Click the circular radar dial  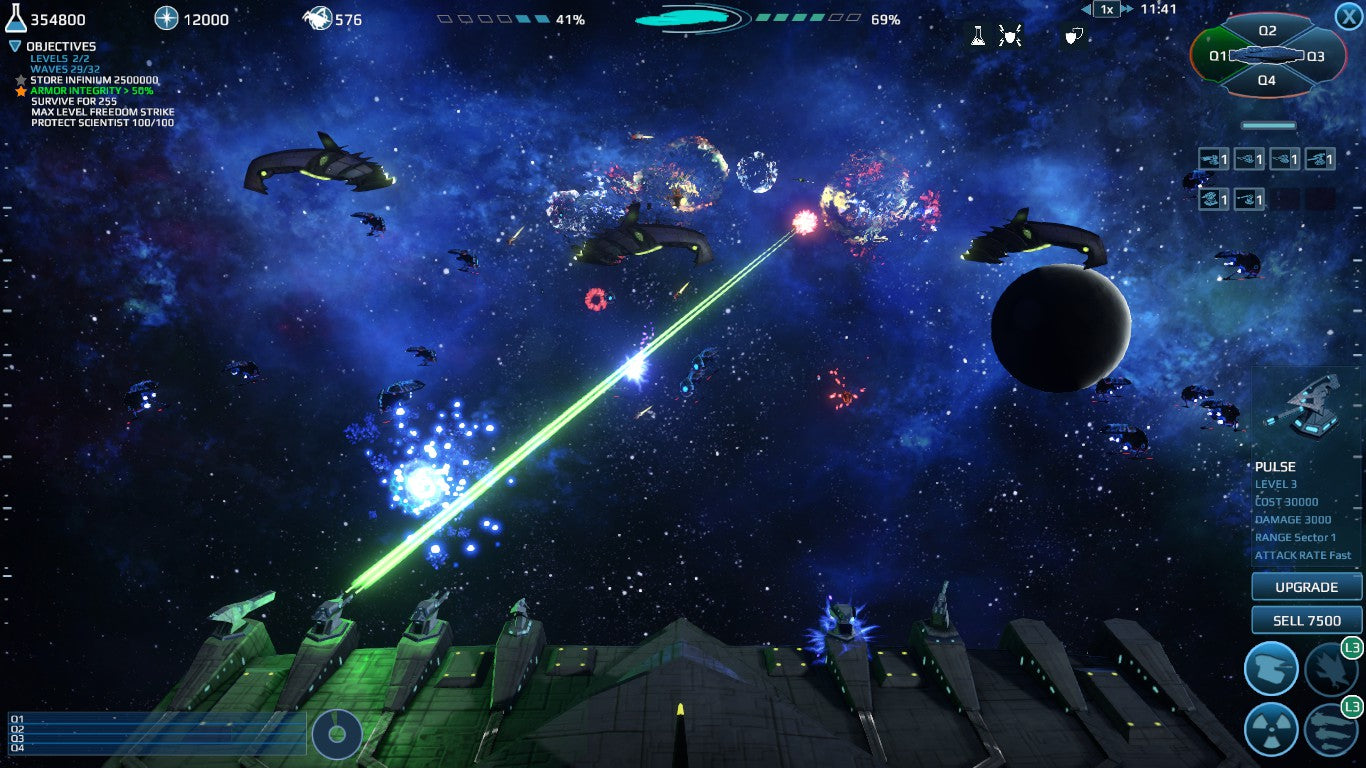(337, 735)
